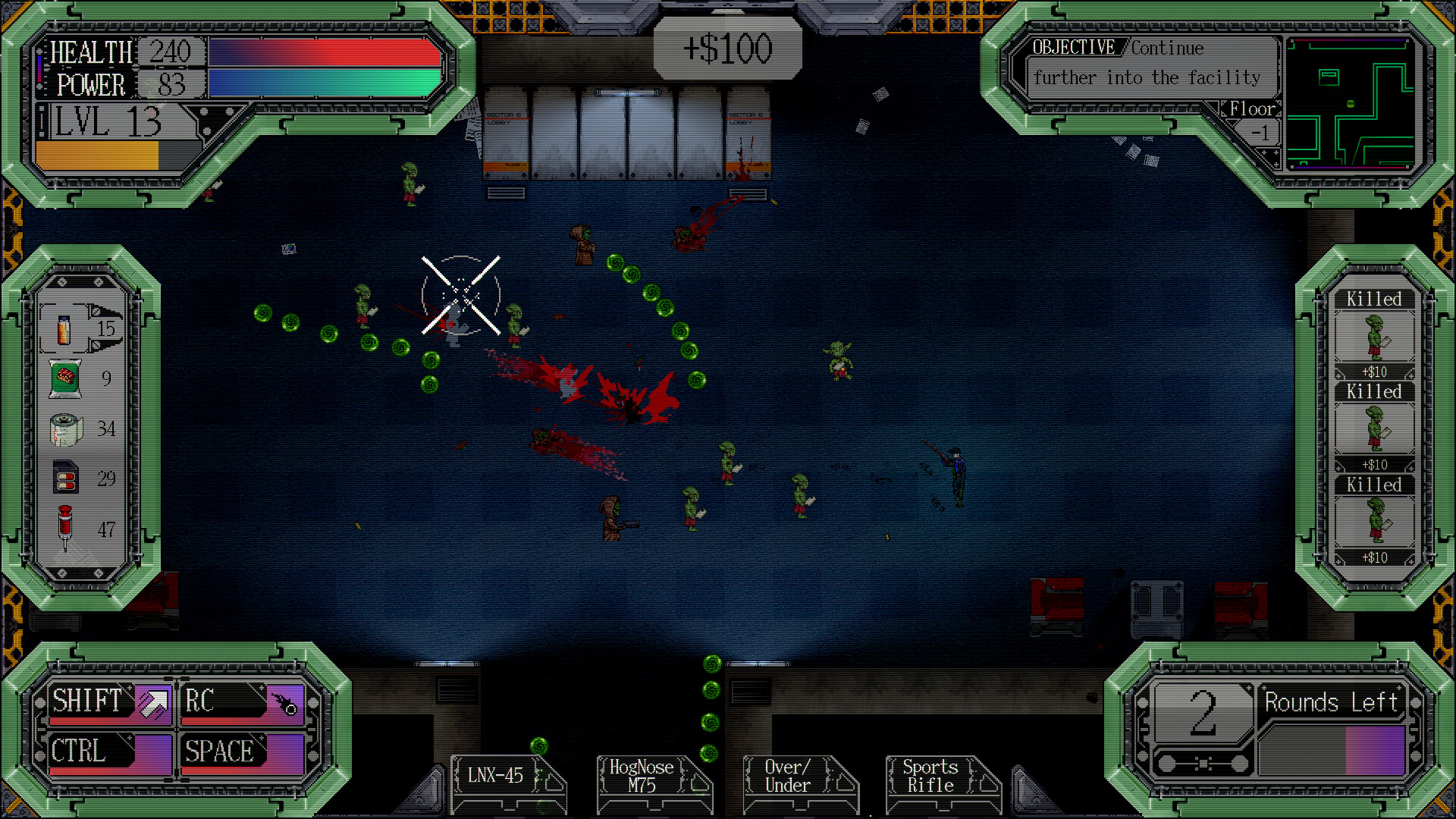Click the pill box item showing 29
Image resolution: width=1456 pixels, height=819 pixels.
pos(66,479)
